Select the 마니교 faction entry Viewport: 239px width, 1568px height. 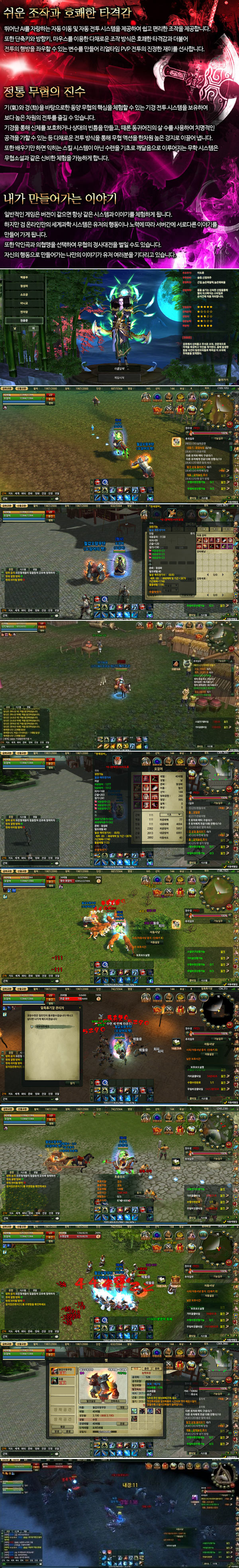24,303
